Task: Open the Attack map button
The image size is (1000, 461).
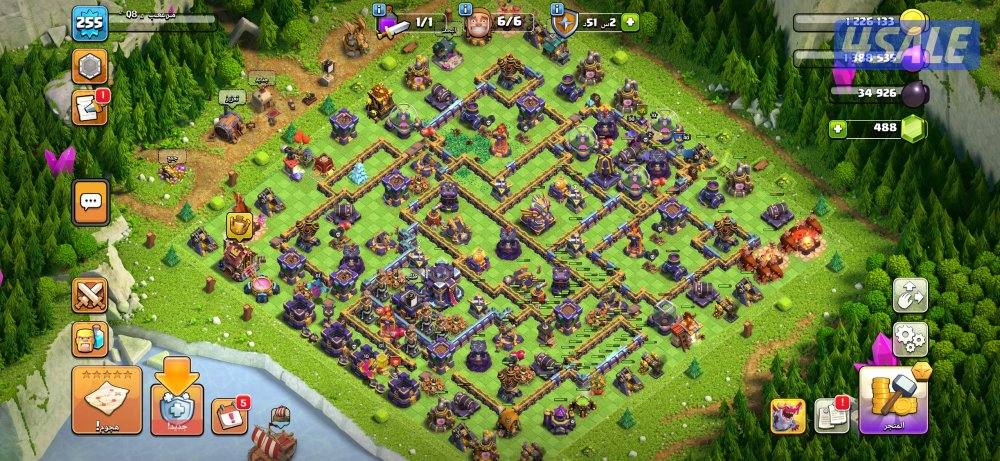Action: point(104,400)
